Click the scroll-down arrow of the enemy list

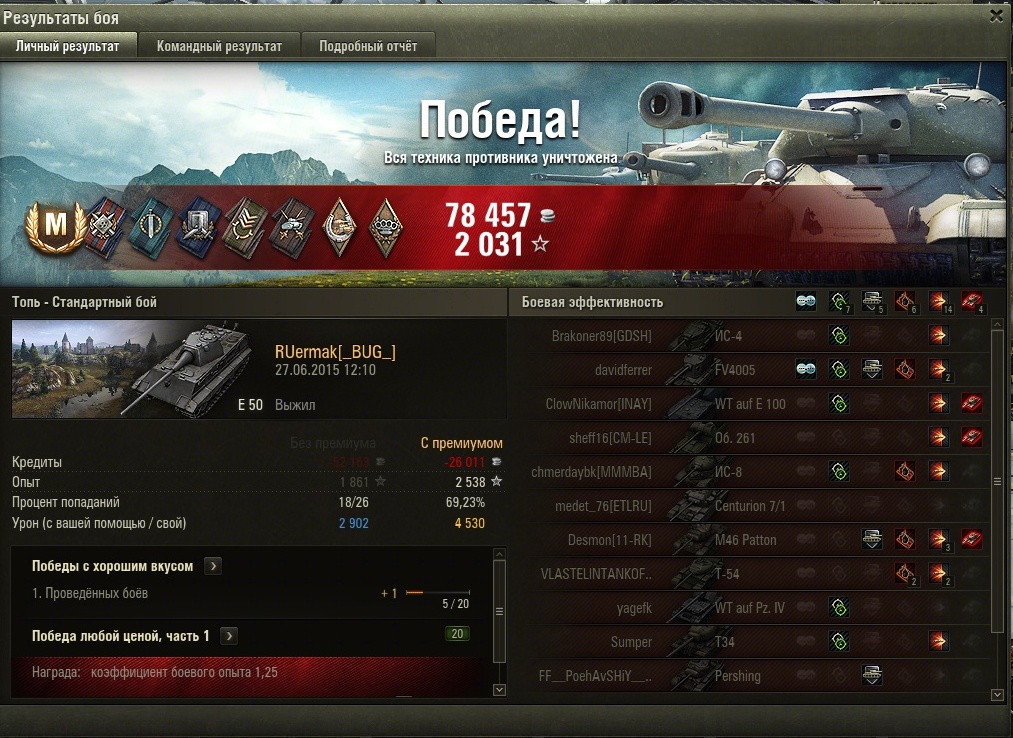pyautogui.click(x=996, y=694)
